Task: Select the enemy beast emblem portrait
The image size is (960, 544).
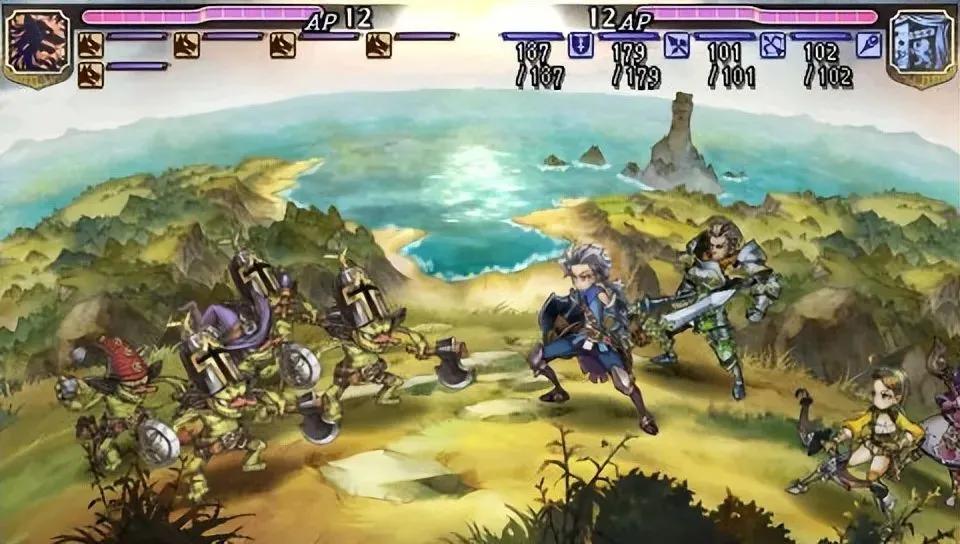Action: (x=36, y=47)
